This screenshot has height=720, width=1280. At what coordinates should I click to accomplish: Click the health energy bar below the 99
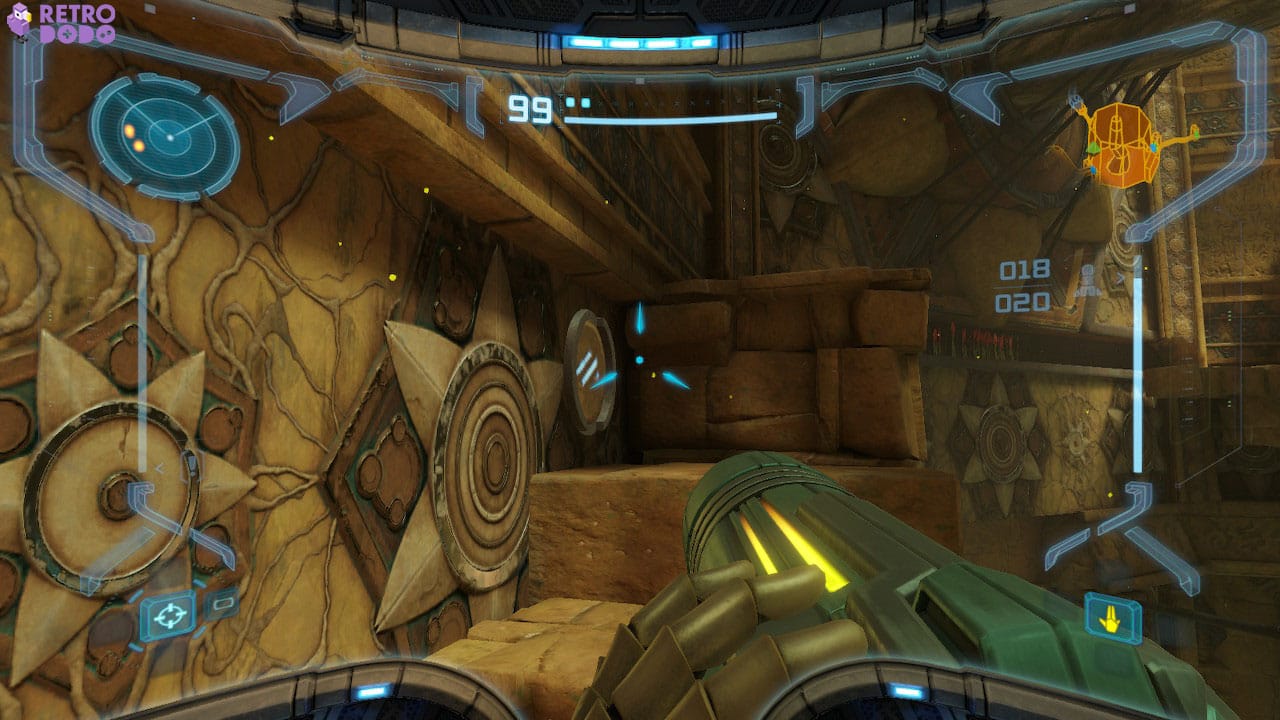[670, 118]
